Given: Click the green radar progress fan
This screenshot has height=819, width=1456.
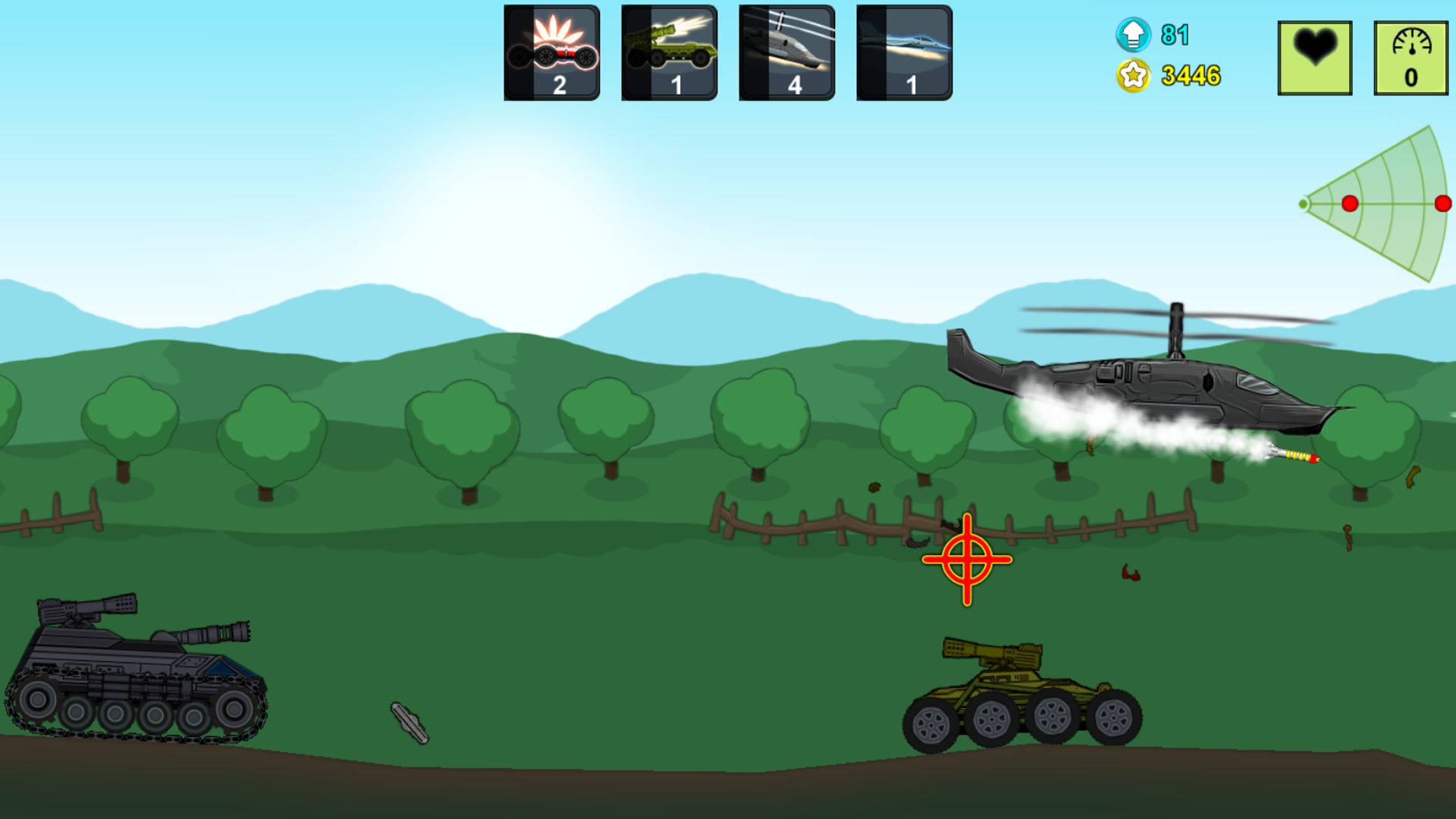Looking at the screenshot, I should click(1380, 203).
